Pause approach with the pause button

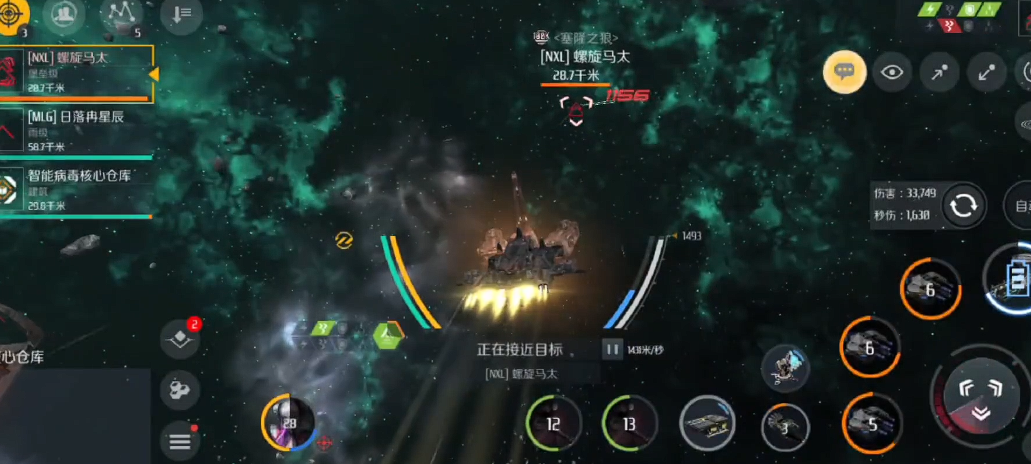click(x=611, y=349)
